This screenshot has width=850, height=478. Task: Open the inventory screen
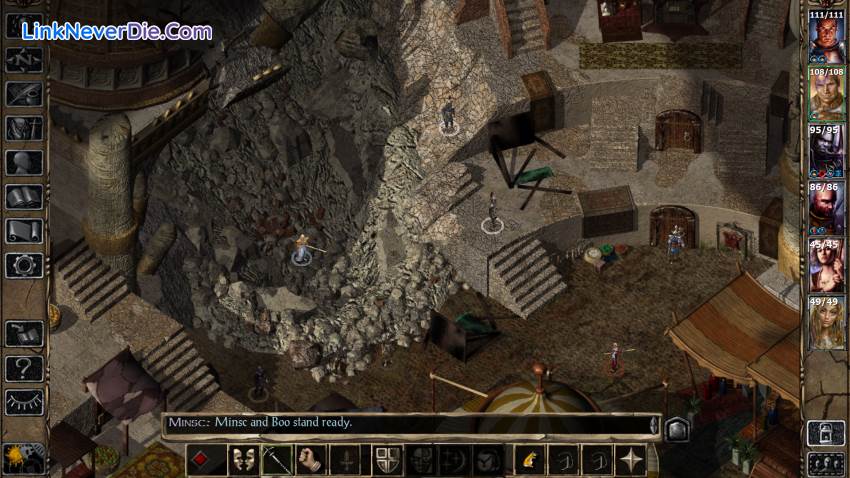(x=23, y=128)
